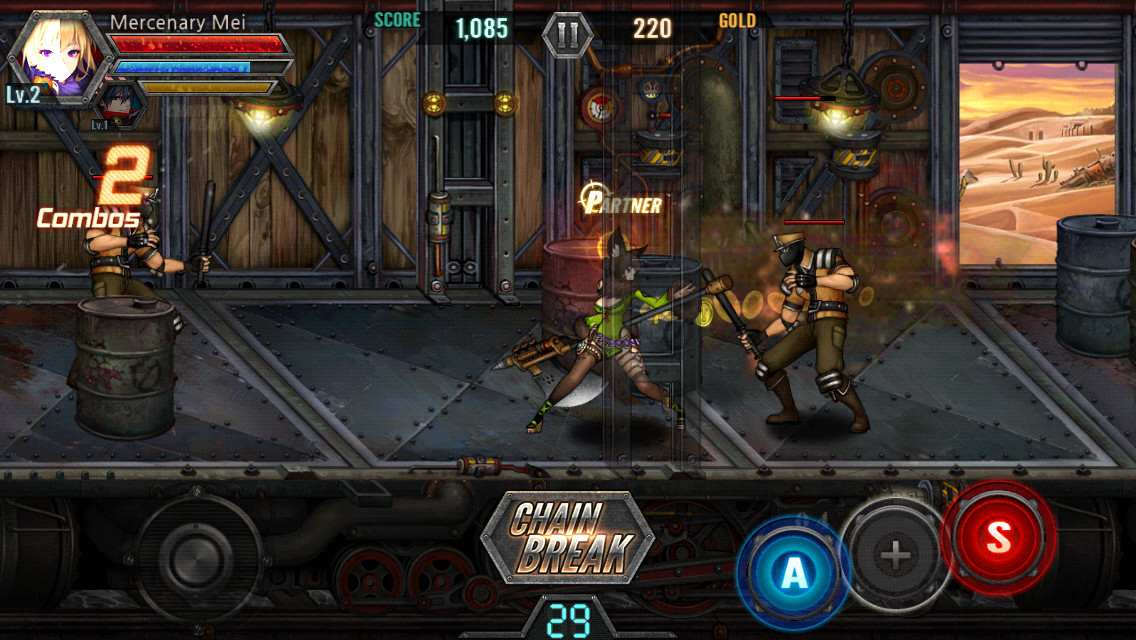Activate the red S skill button
Image resolution: width=1136 pixels, height=640 pixels.
999,537
